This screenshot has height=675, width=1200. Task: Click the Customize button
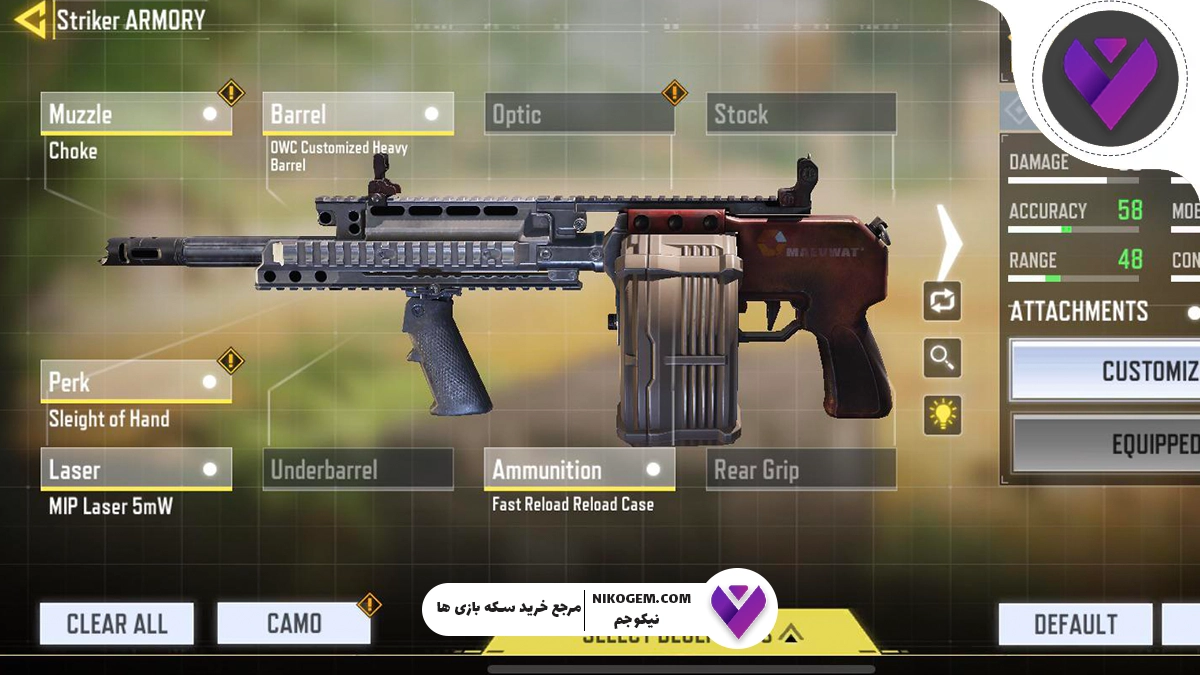1105,371
